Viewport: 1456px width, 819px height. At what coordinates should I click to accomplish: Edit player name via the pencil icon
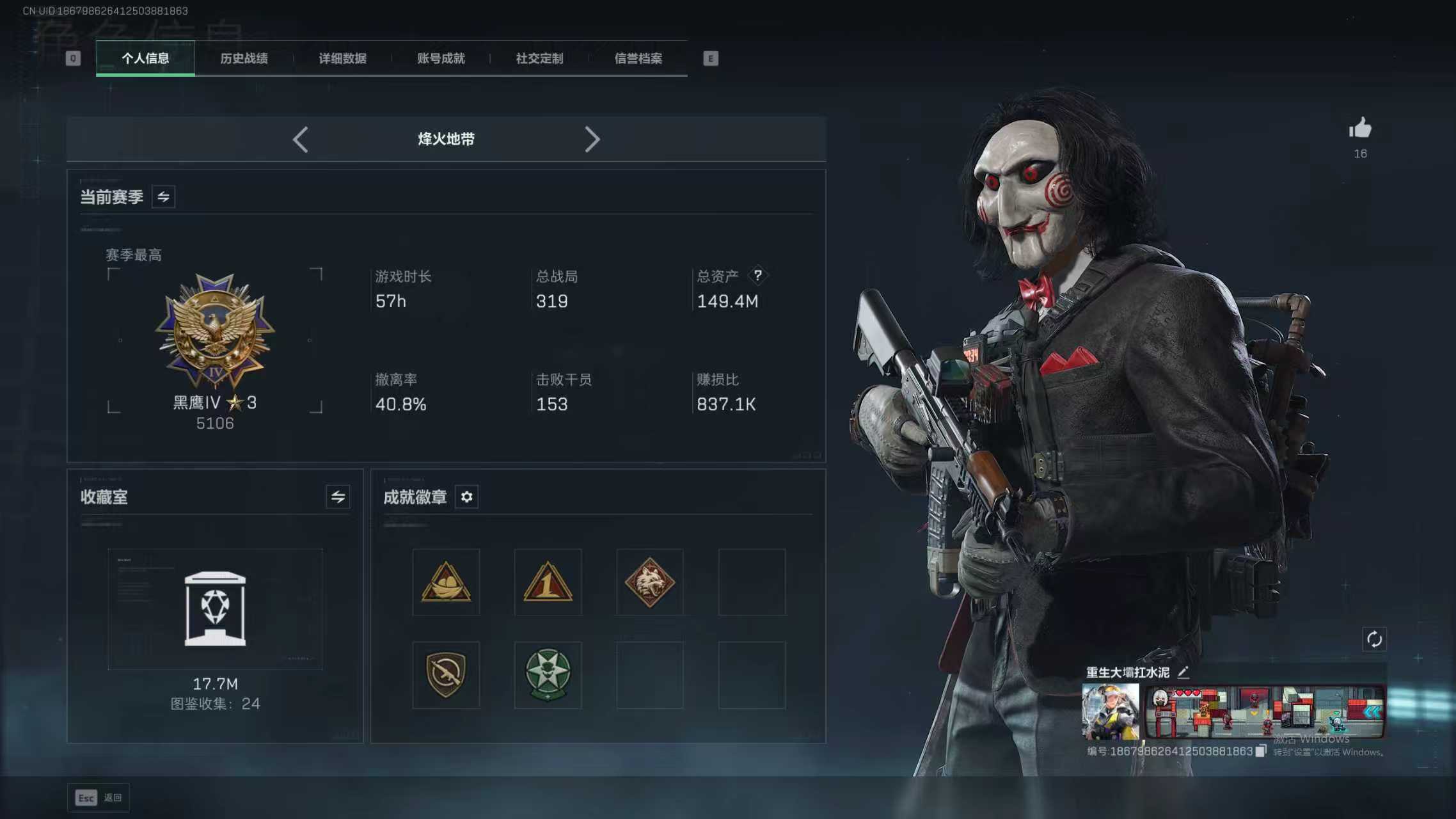click(1185, 672)
